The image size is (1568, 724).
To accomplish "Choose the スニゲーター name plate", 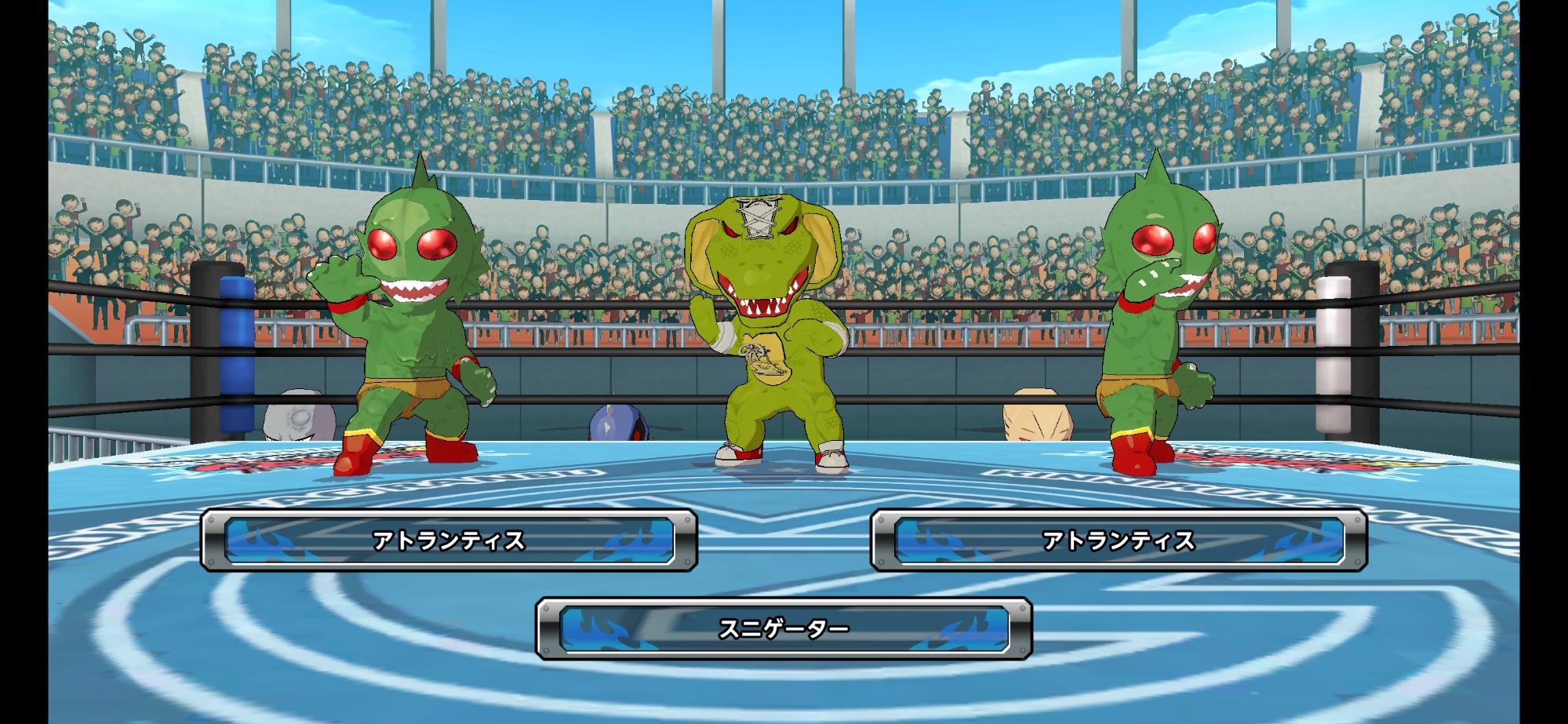I will [784, 628].
